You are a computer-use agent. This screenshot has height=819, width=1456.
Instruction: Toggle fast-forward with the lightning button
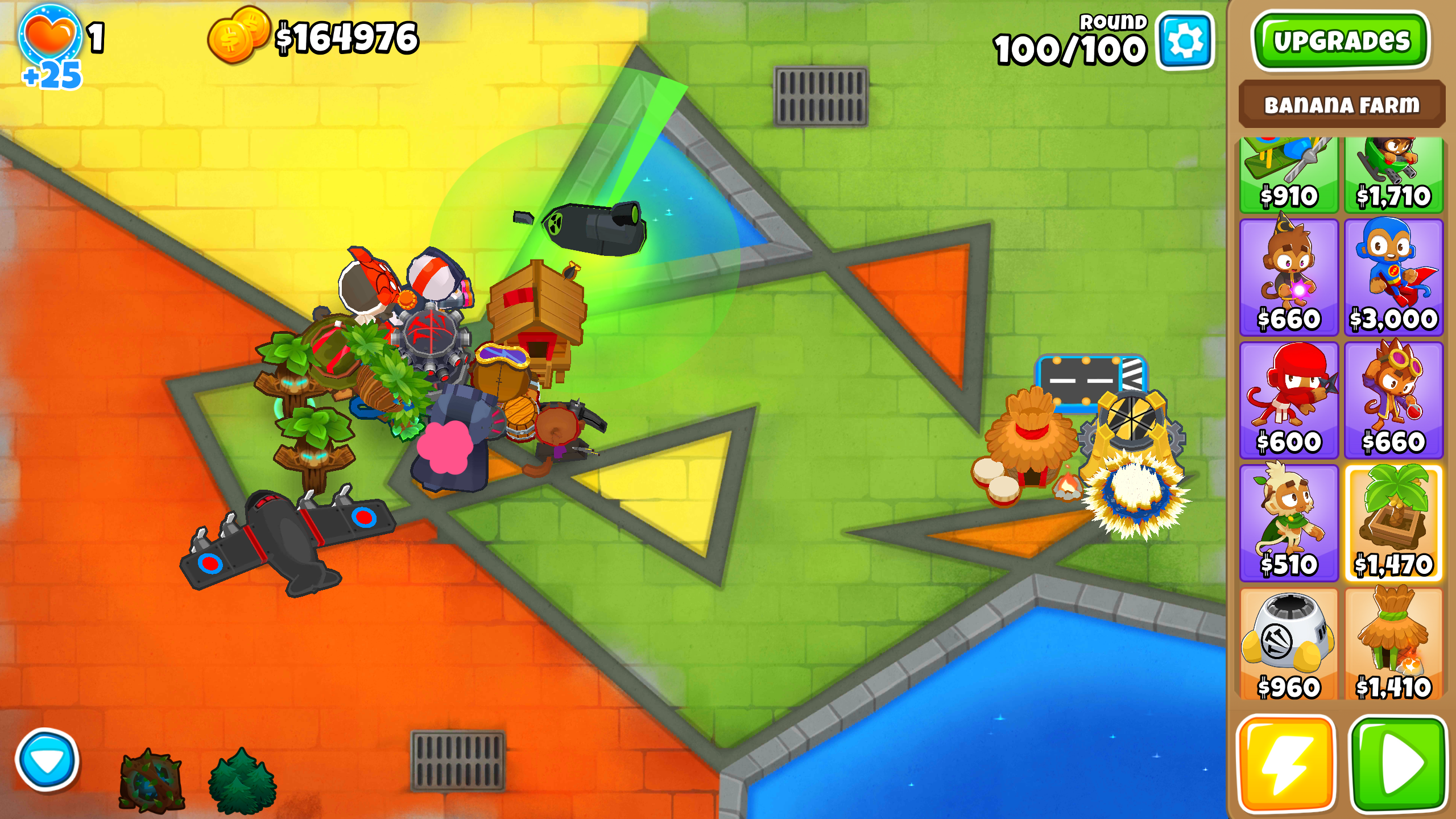click(x=1288, y=765)
